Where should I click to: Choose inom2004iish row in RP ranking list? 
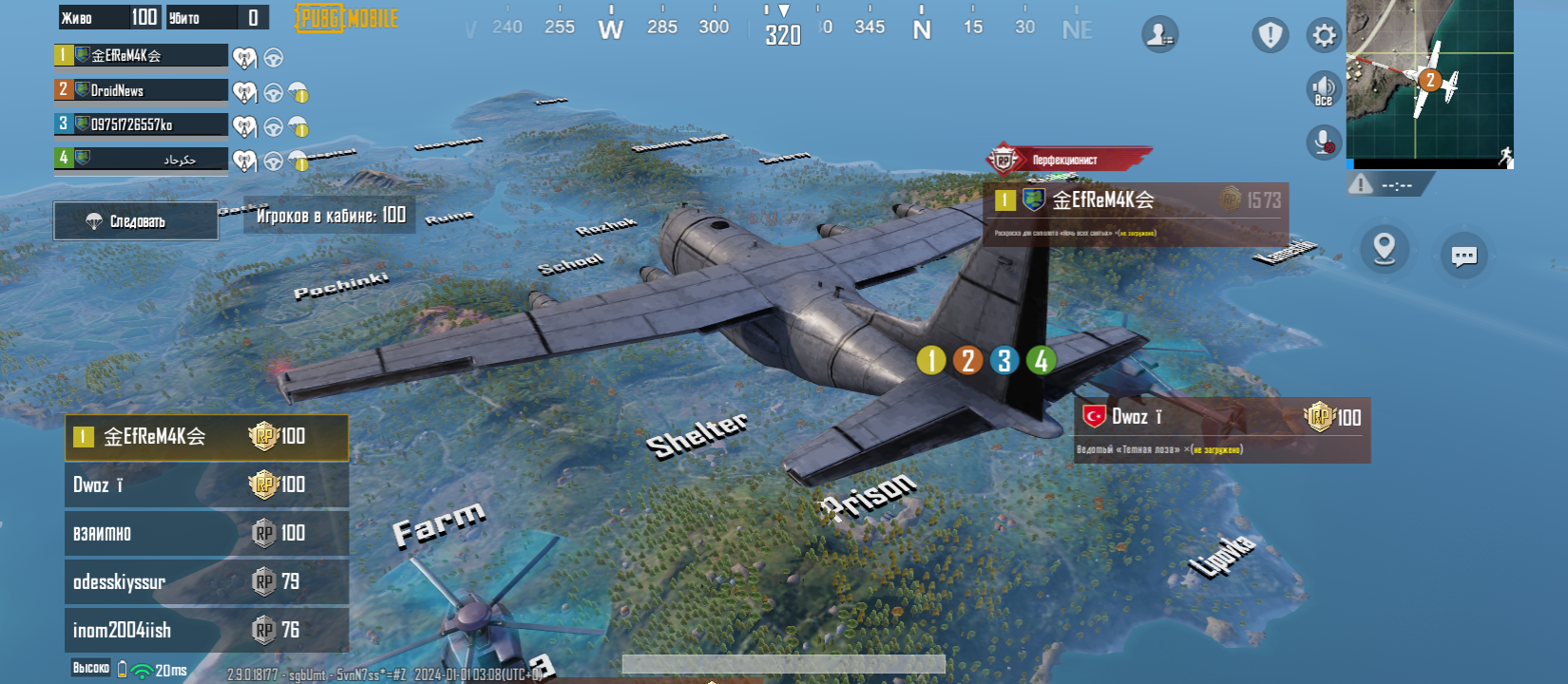pos(206,630)
